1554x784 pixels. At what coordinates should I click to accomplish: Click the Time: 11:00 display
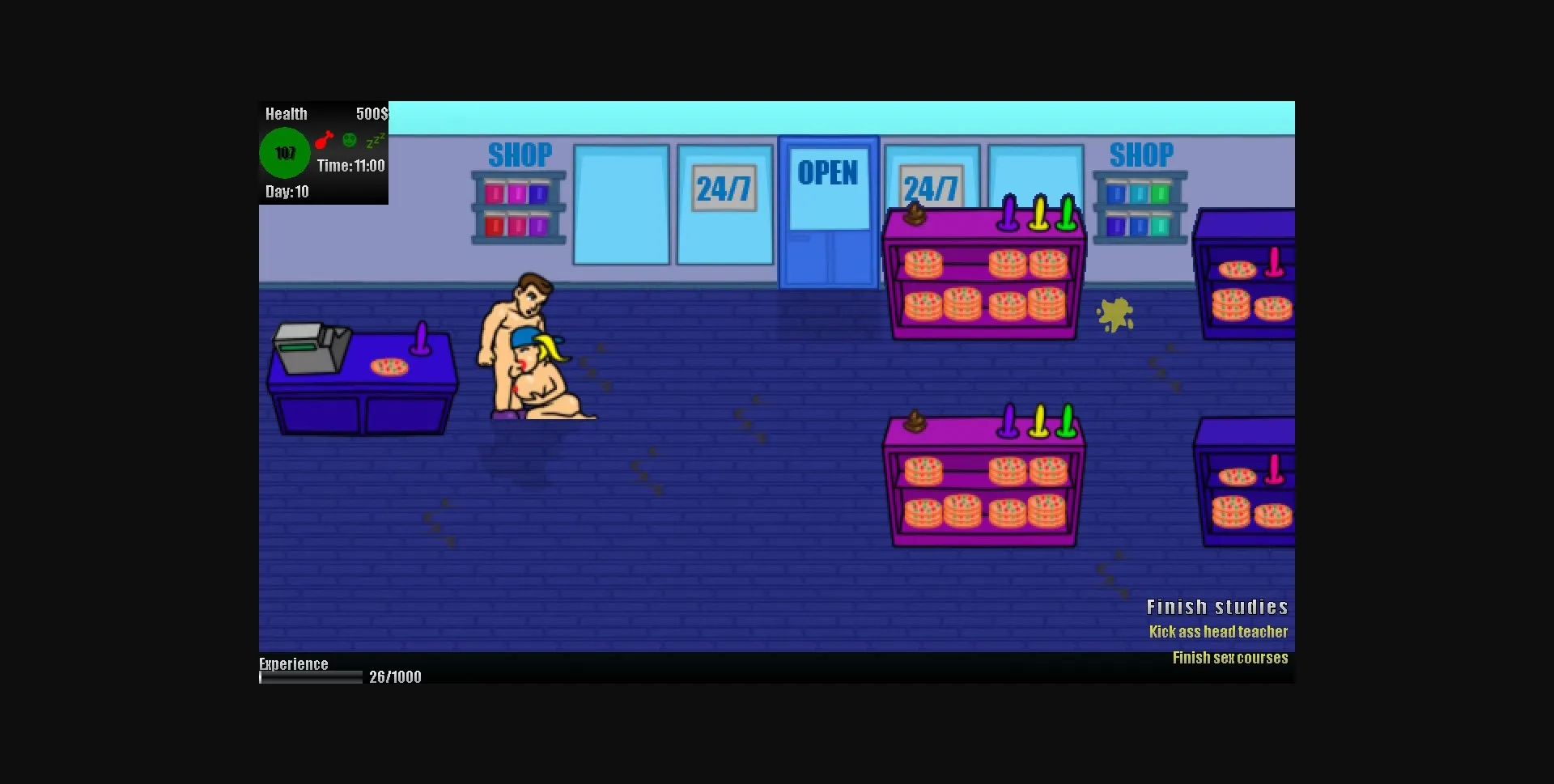[x=350, y=166]
